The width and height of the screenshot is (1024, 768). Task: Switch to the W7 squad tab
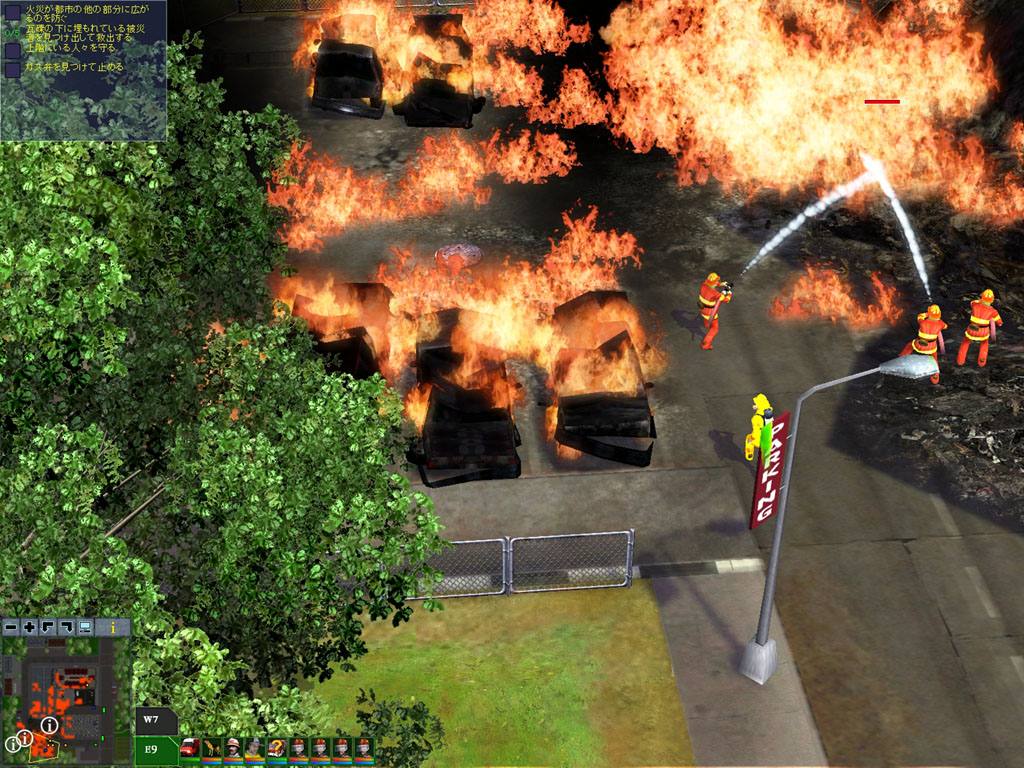(x=152, y=720)
